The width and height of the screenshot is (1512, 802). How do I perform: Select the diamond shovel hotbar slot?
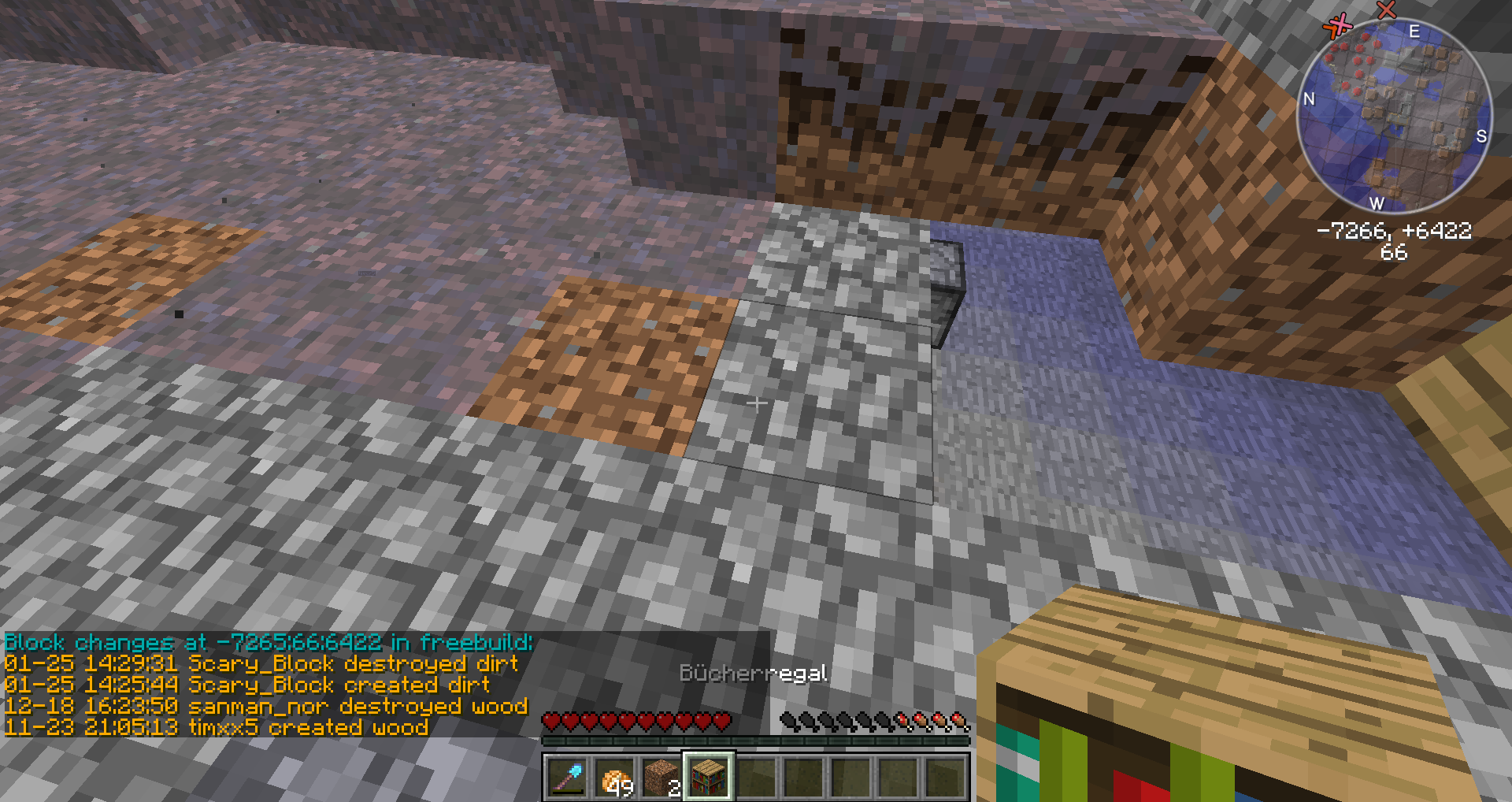click(566, 776)
